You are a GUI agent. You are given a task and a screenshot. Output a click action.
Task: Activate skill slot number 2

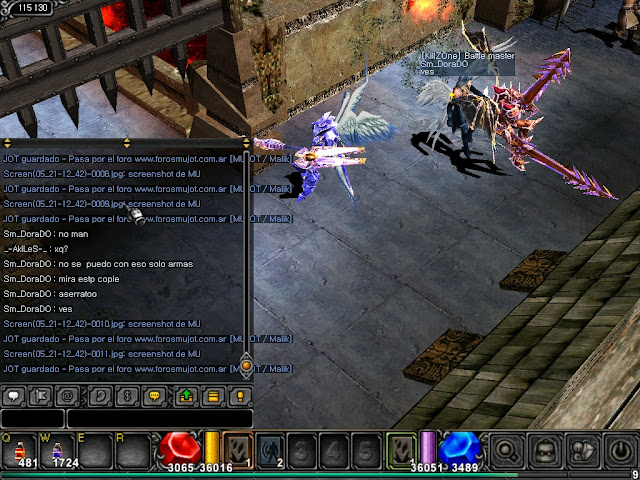(271, 450)
